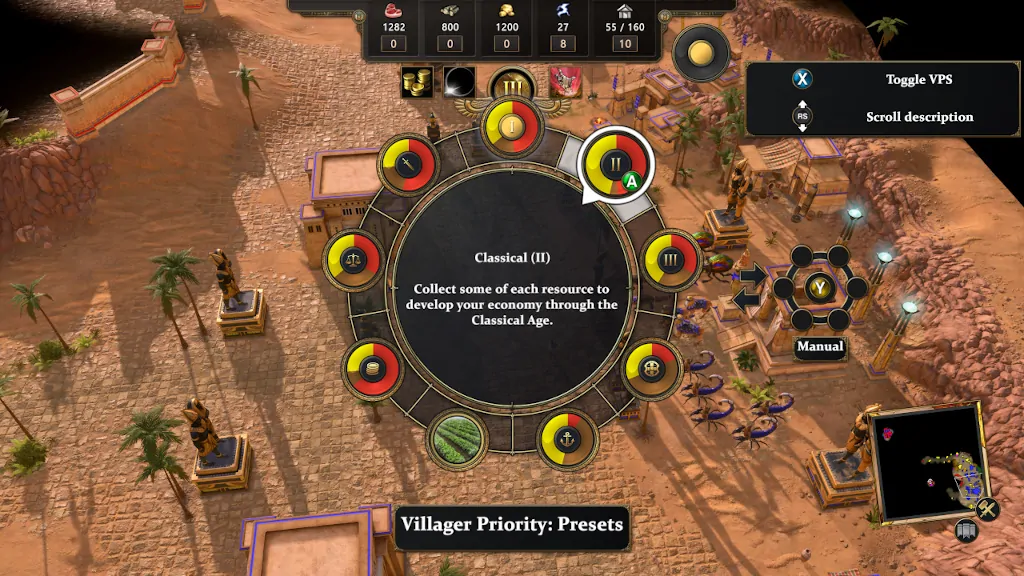The image size is (1024, 576).
Task: Click the crossed hammer minimap button
Action: tap(988, 509)
